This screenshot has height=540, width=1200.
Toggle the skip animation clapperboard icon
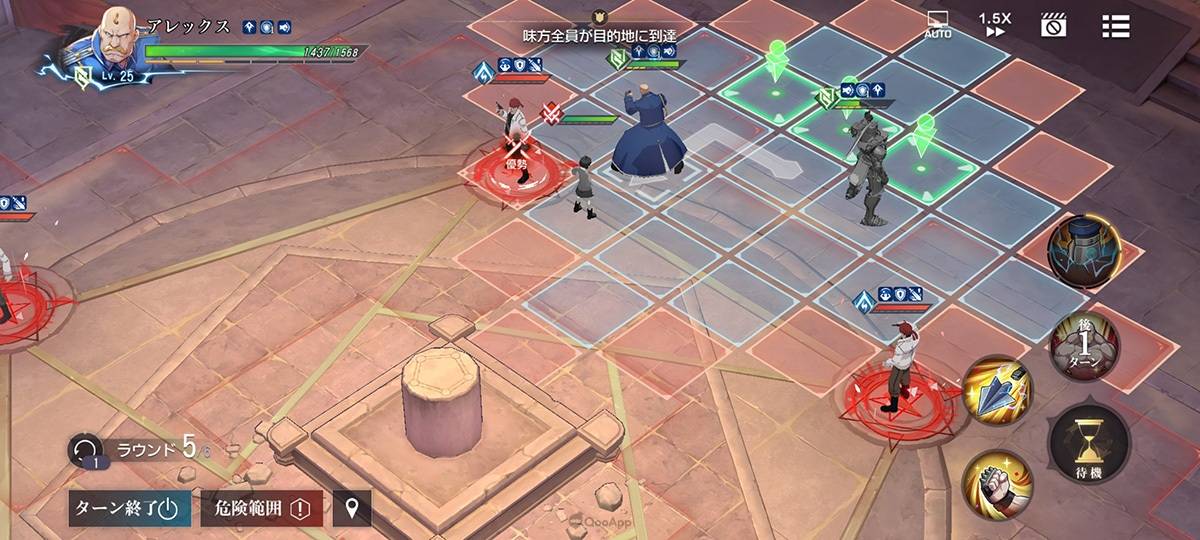tap(1053, 25)
